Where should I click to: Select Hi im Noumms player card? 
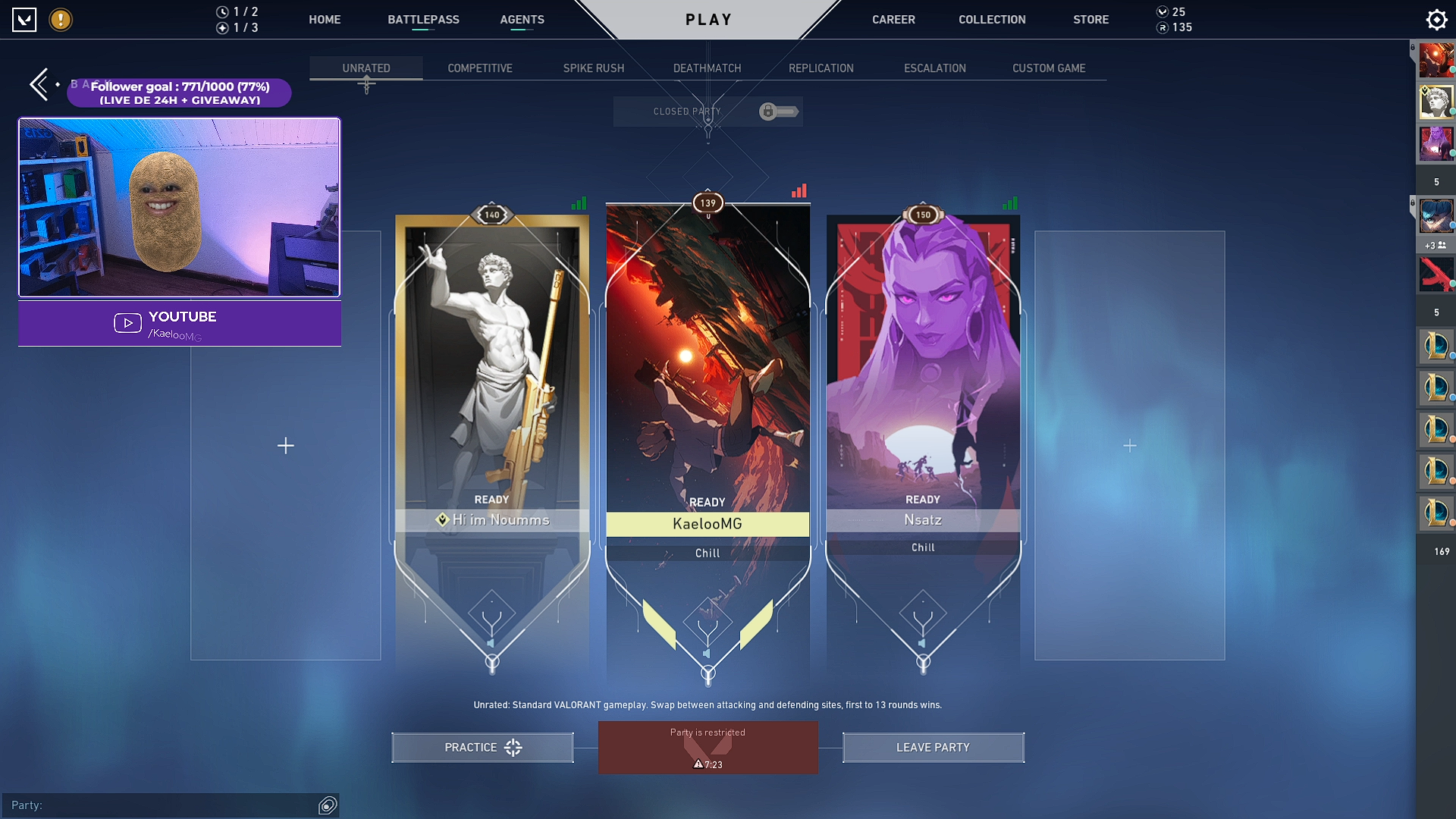492,379
